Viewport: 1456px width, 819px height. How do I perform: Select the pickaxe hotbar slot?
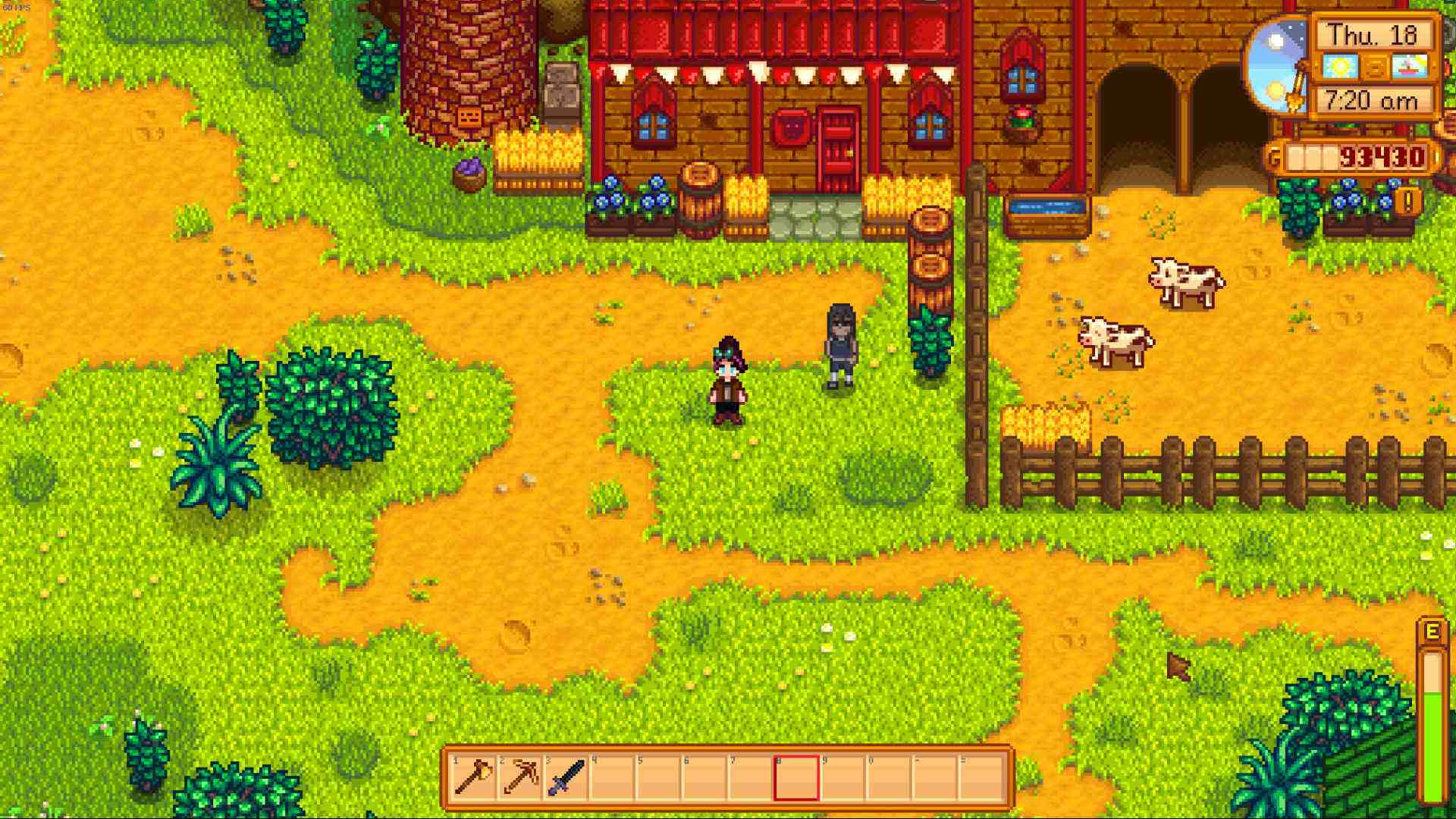[521, 777]
